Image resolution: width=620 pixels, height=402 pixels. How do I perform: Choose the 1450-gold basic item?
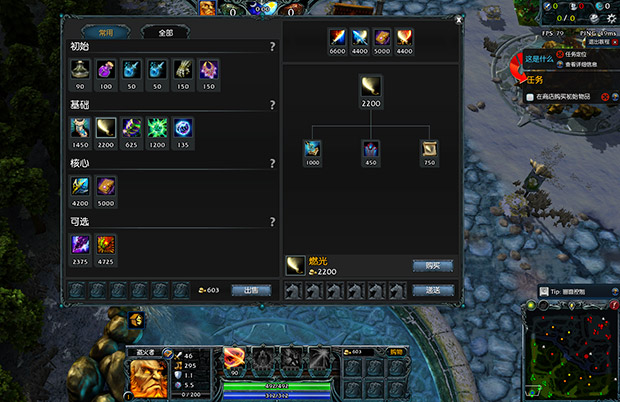(x=80, y=128)
